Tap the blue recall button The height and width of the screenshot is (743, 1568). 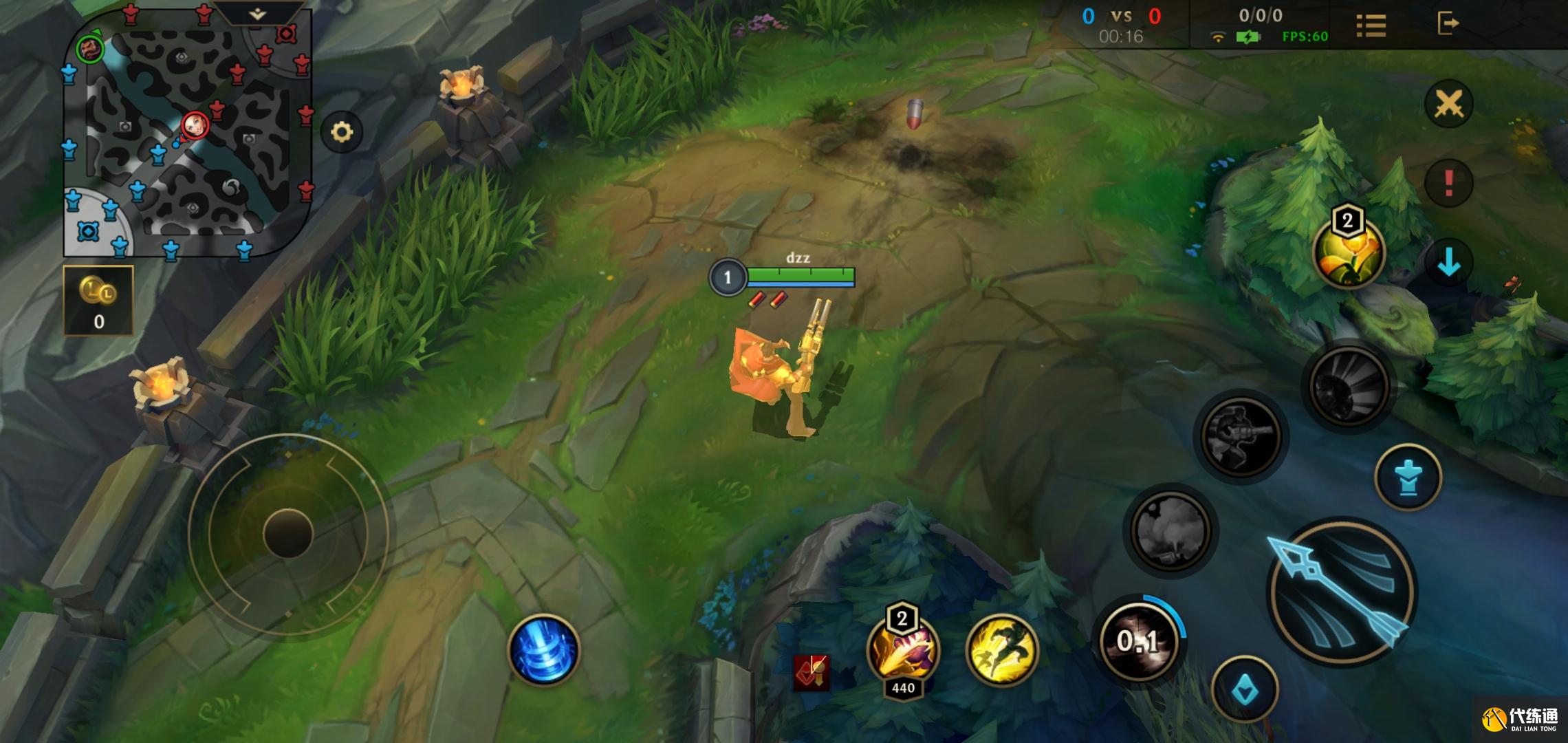[543, 649]
